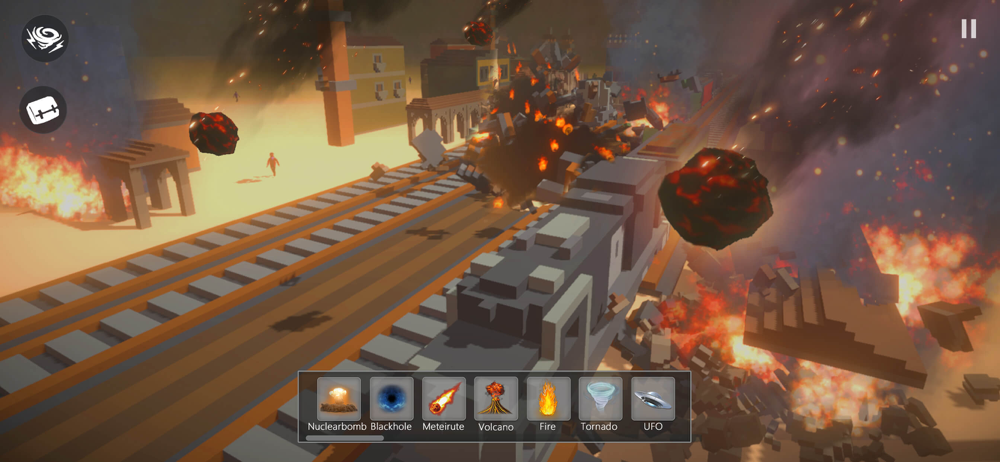Choose the Tornado disaster
The image size is (1000, 462).
pos(600,399)
